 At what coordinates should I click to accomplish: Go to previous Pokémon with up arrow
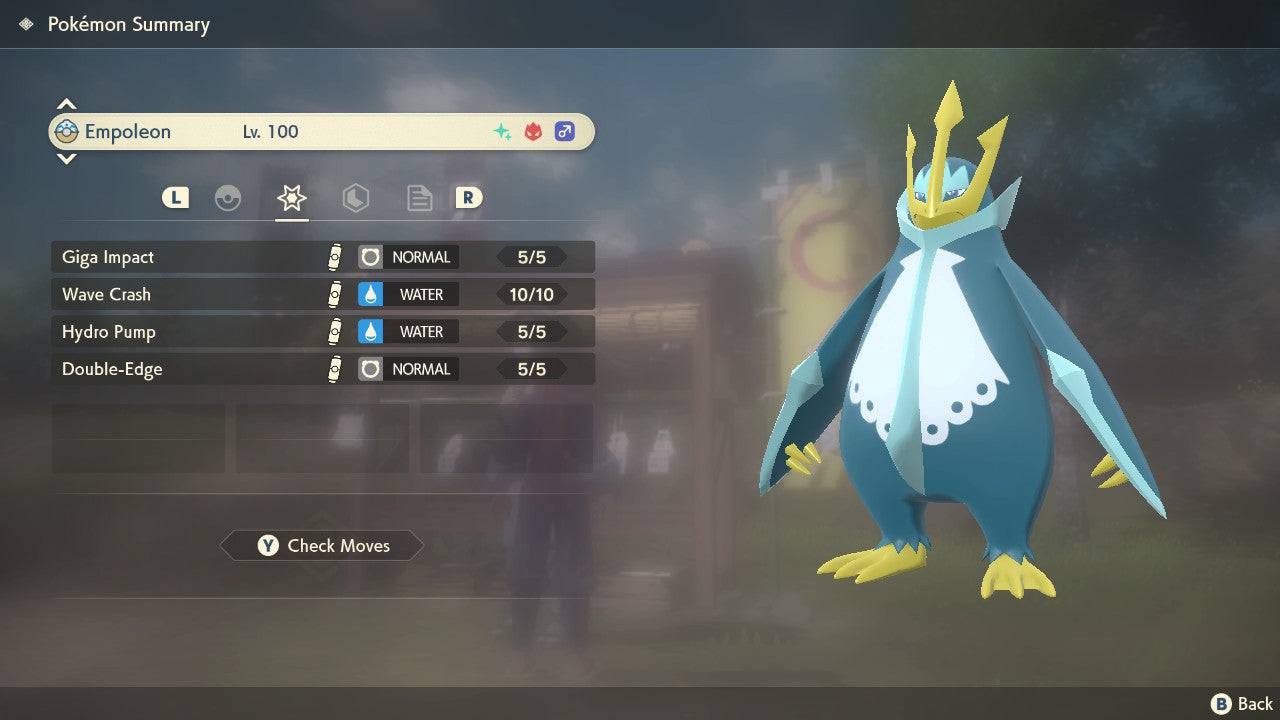click(66, 104)
